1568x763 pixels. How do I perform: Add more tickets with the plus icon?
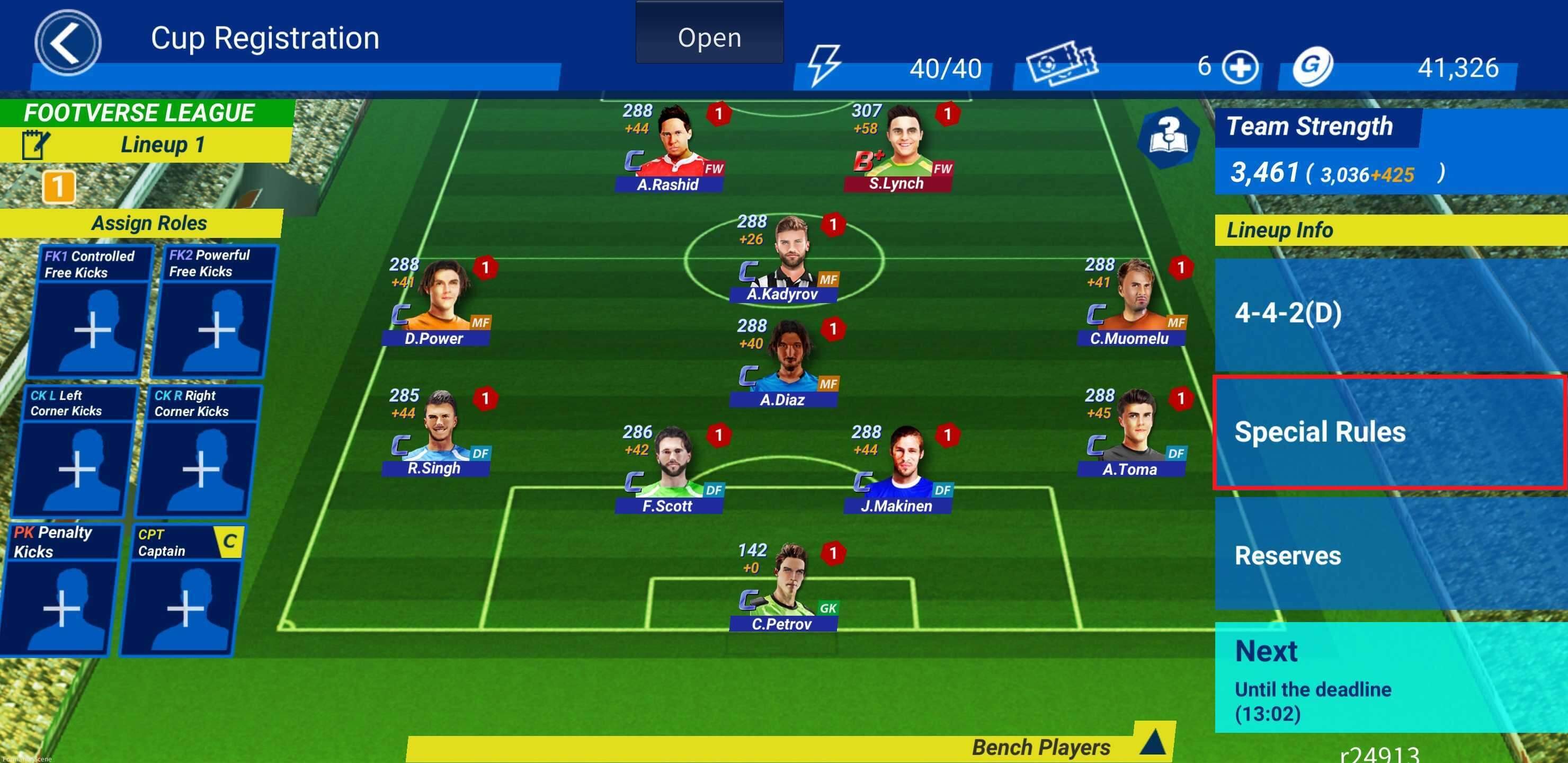point(1241,67)
